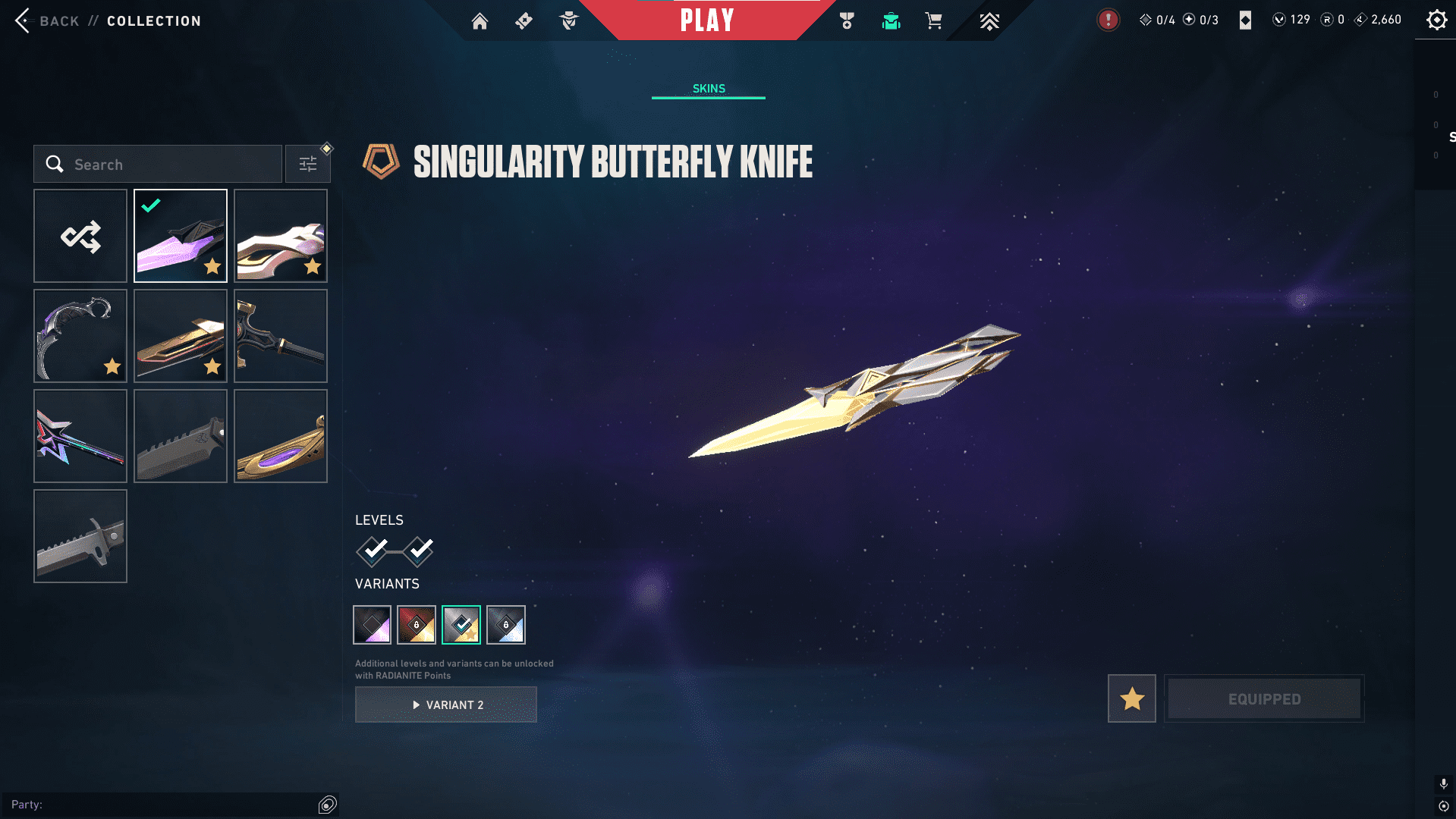1456x819 pixels.
Task: Select the Collection backpack icon
Action: (x=891, y=21)
